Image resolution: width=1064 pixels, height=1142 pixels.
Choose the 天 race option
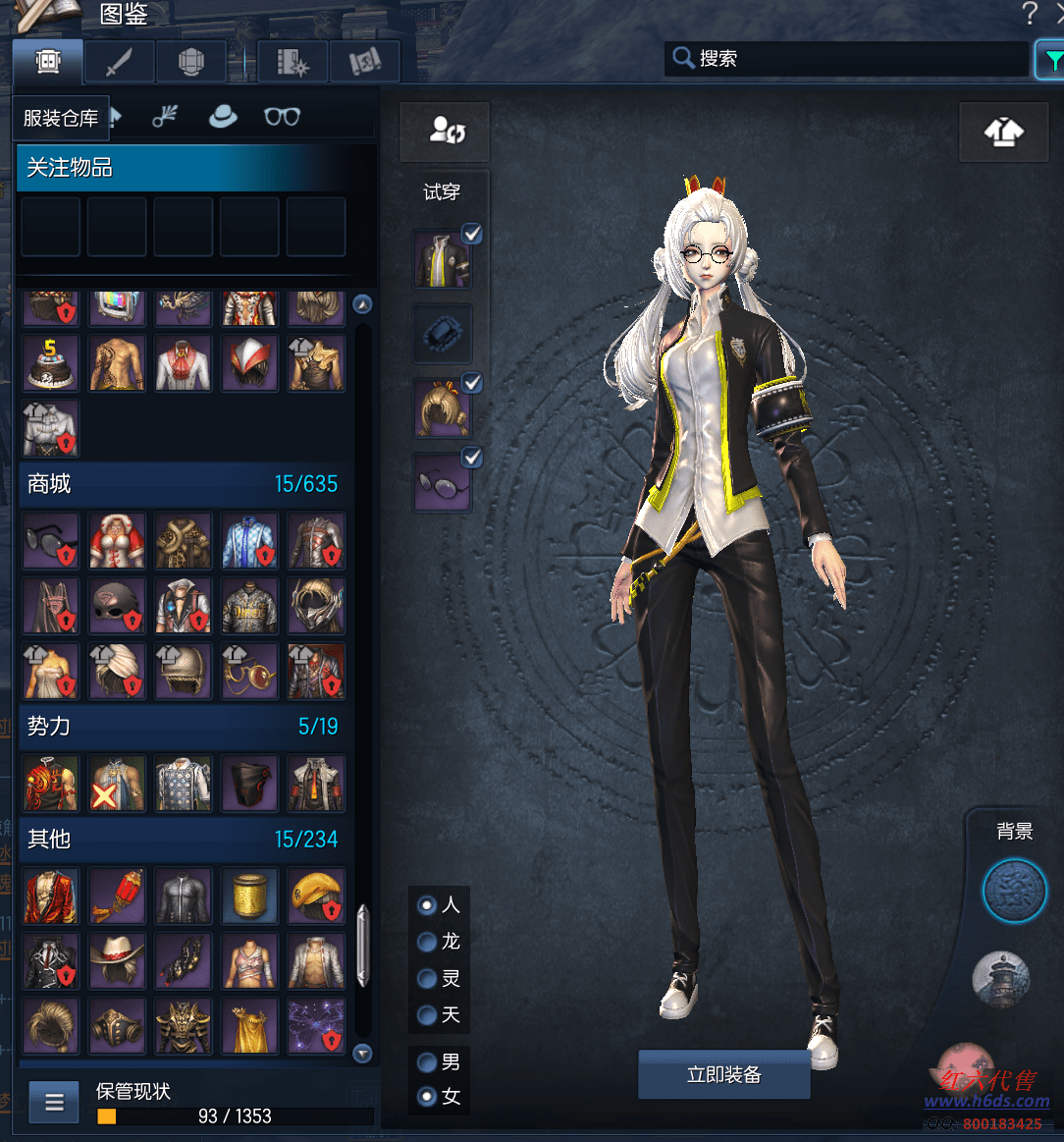coord(427,1014)
